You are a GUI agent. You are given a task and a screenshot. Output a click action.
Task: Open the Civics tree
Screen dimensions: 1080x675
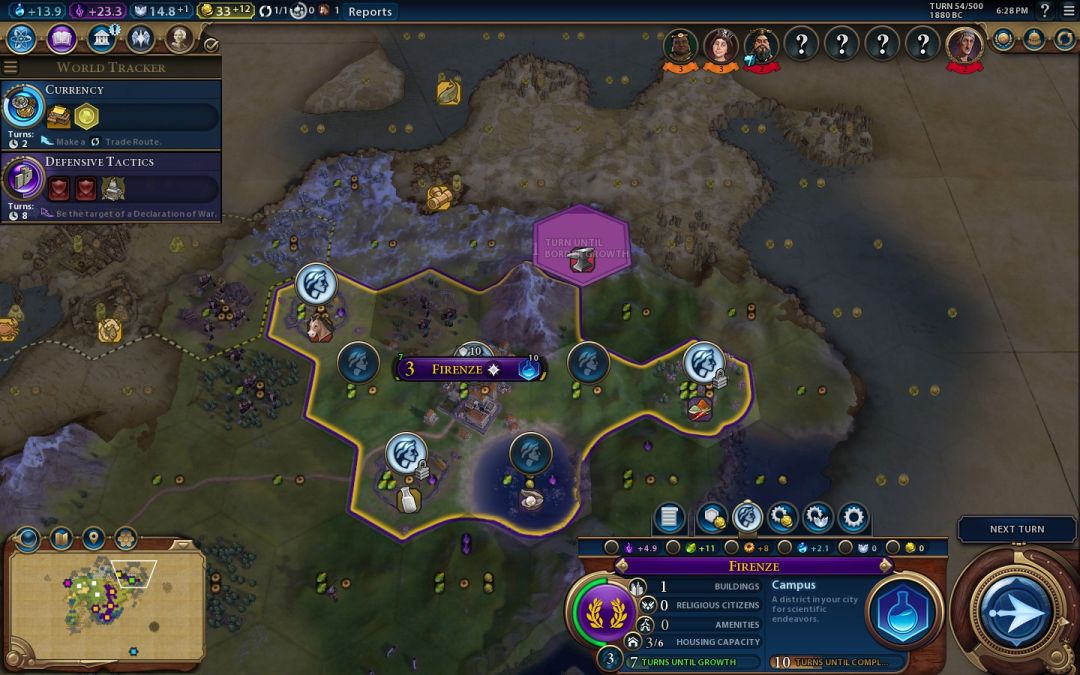click(62, 39)
